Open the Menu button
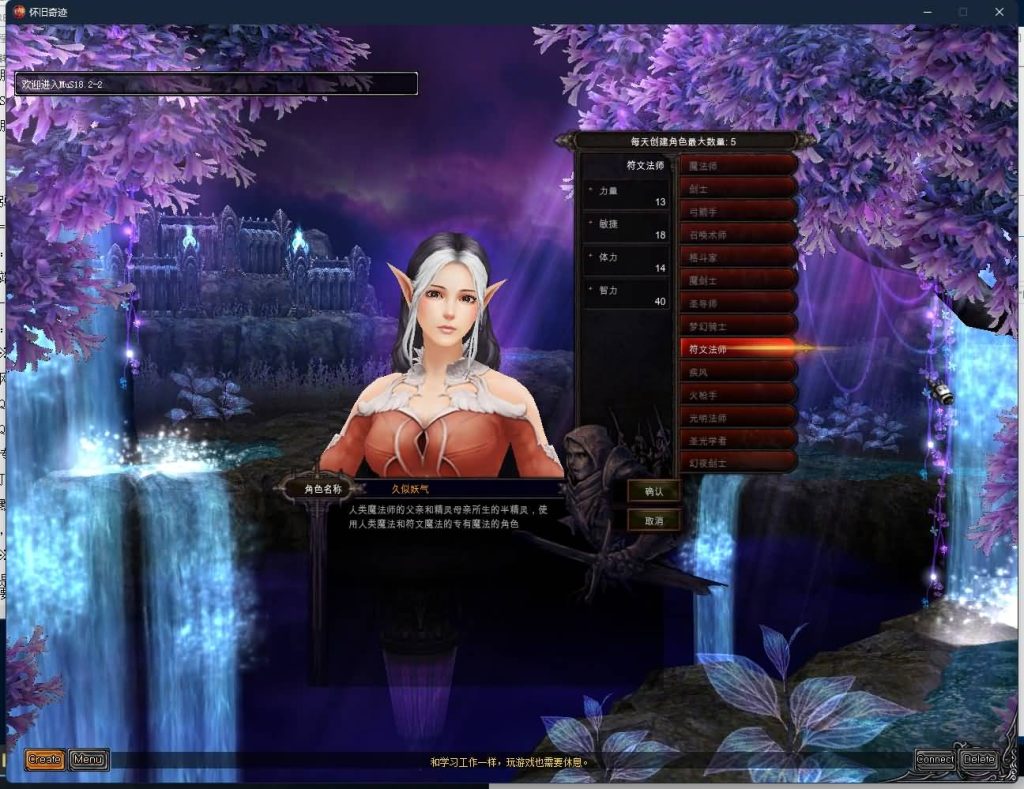This screenshot has height=789, width=1024. coord(89,760)
